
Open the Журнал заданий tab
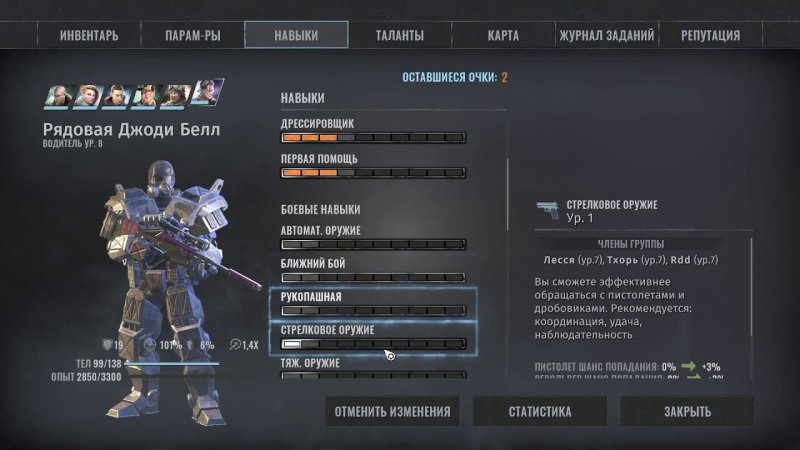[x=607, y=35]
